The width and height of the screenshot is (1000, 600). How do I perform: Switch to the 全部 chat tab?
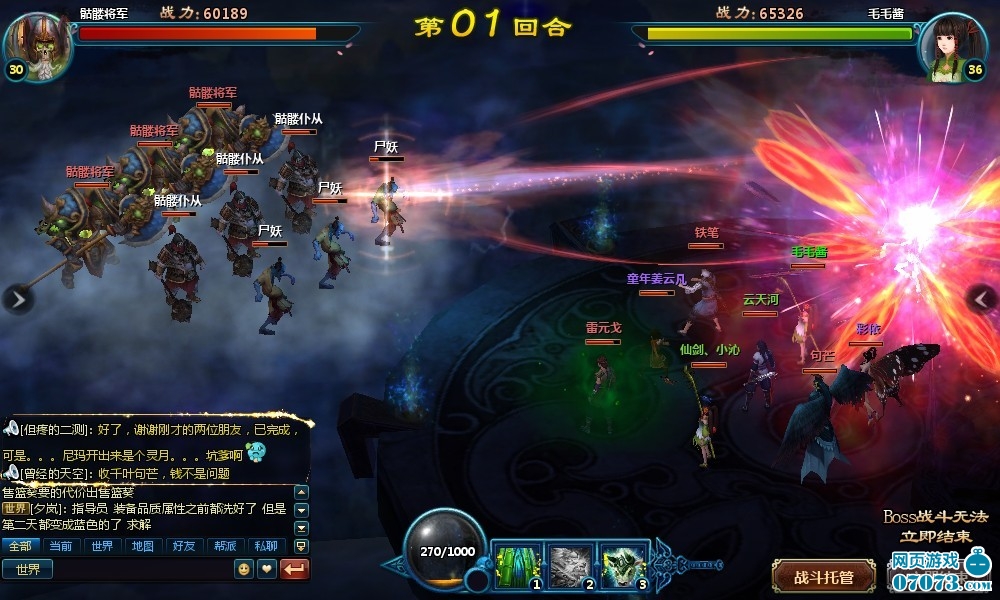tap(21, 546)
